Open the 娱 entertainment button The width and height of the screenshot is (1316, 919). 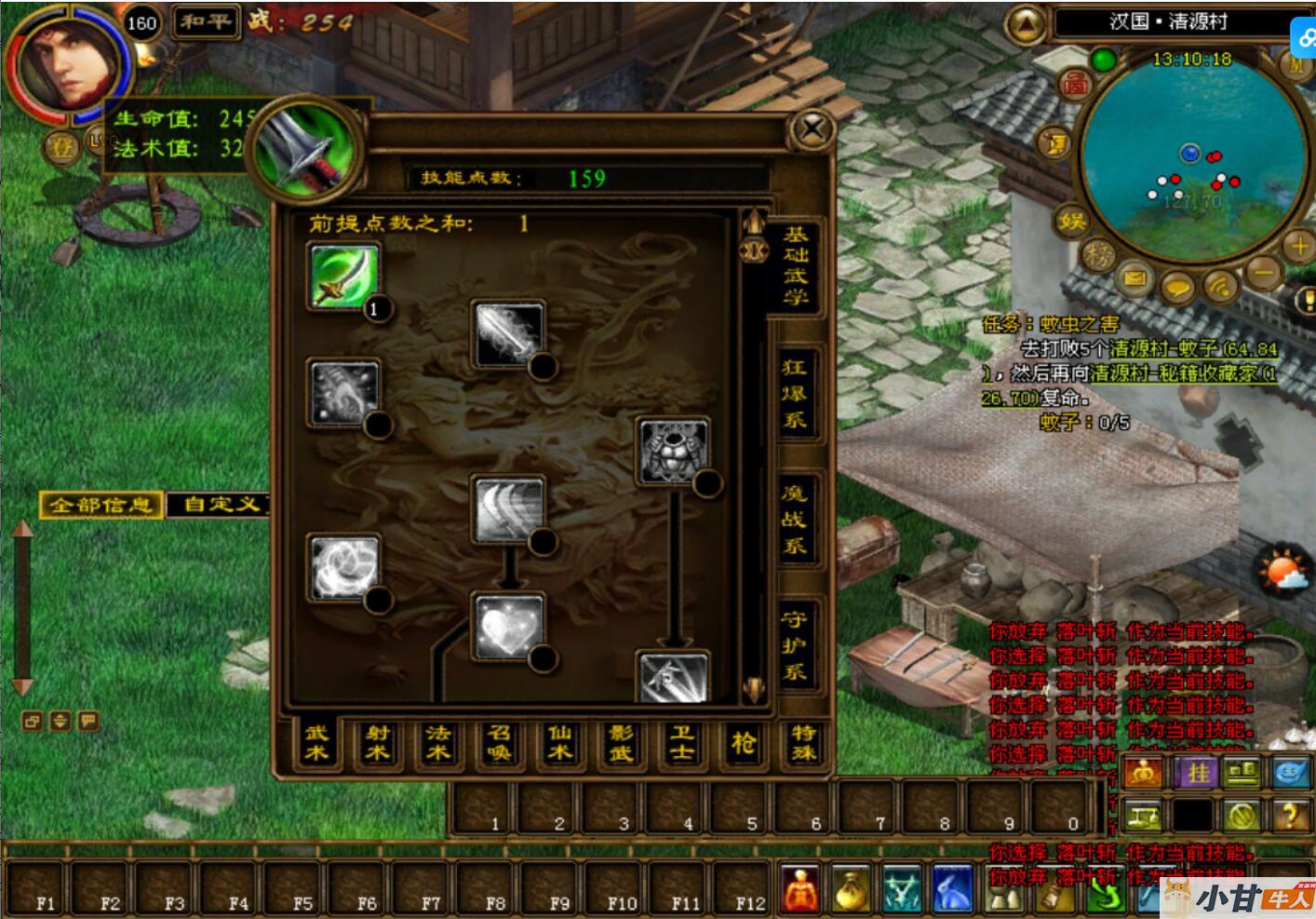(1071, 221)
